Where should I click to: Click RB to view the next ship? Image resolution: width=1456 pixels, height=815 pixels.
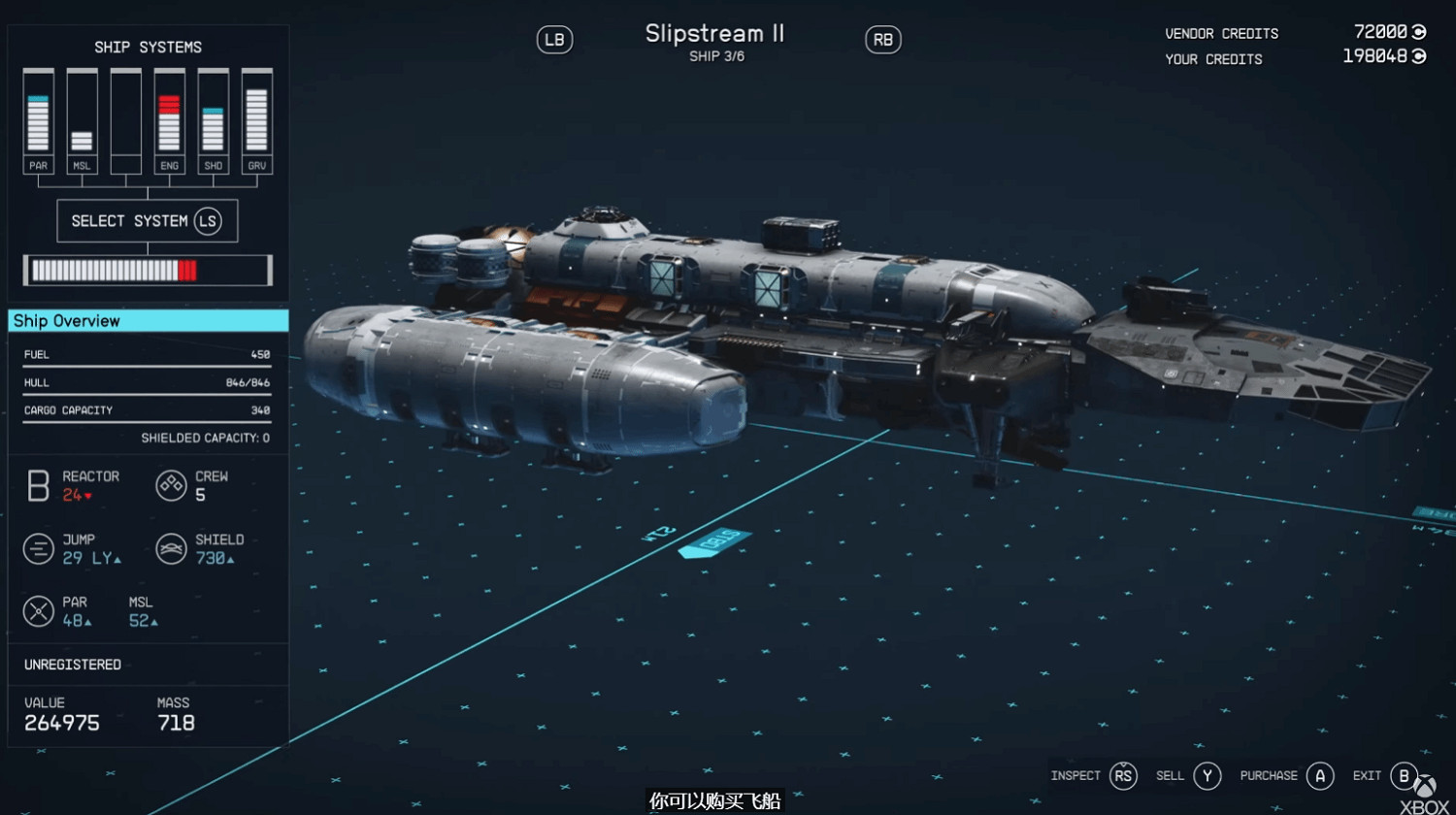coord(882,40)
